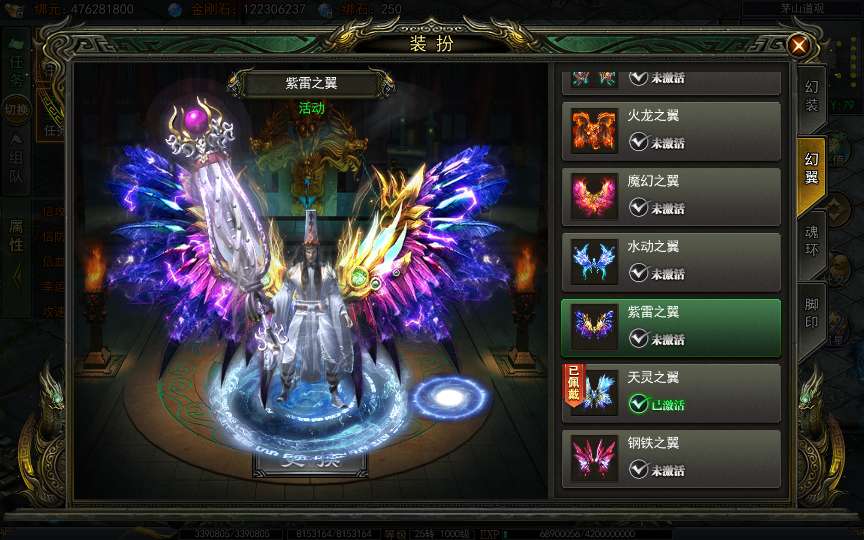
Task: Preview the 水动之翼 wings entry
Action: point(671,262)
